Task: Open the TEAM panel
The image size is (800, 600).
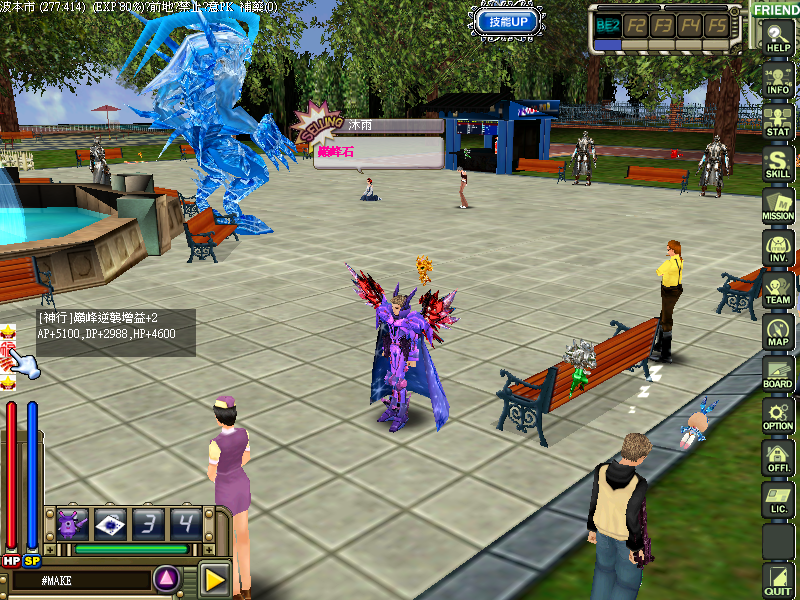Action: click(778, 289)
